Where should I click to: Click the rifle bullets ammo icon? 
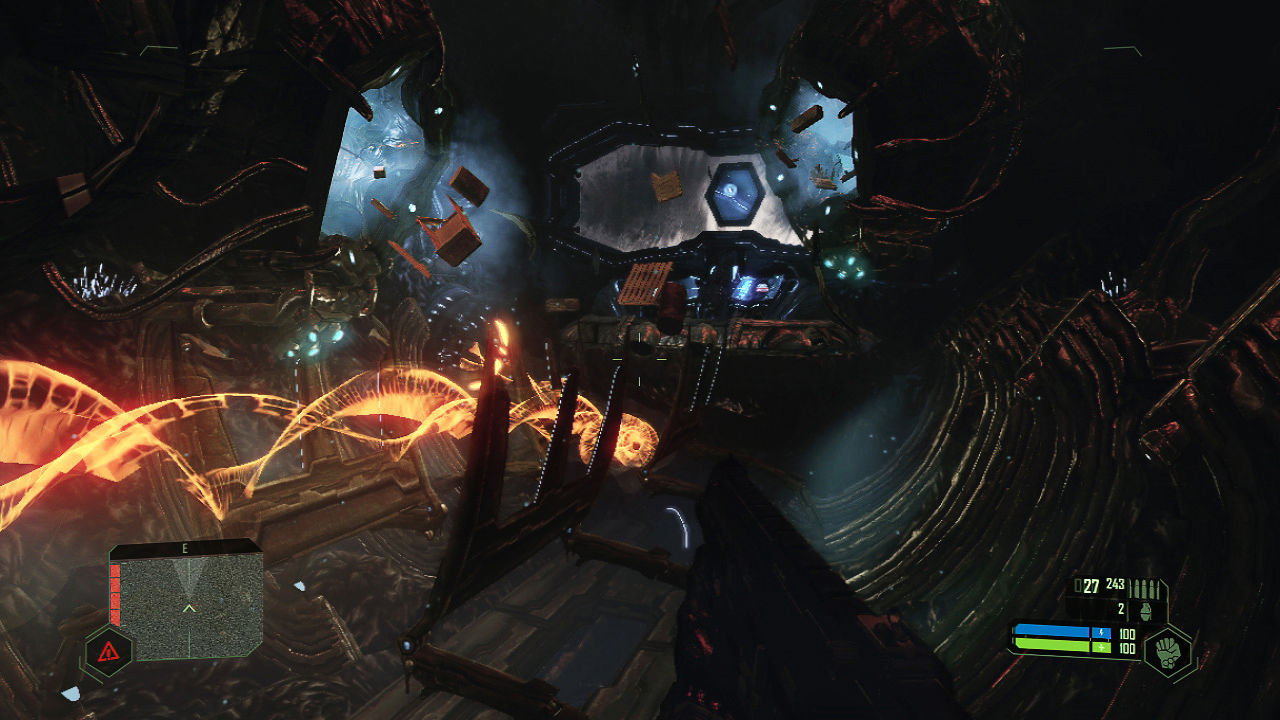(x=1145, y=587)
